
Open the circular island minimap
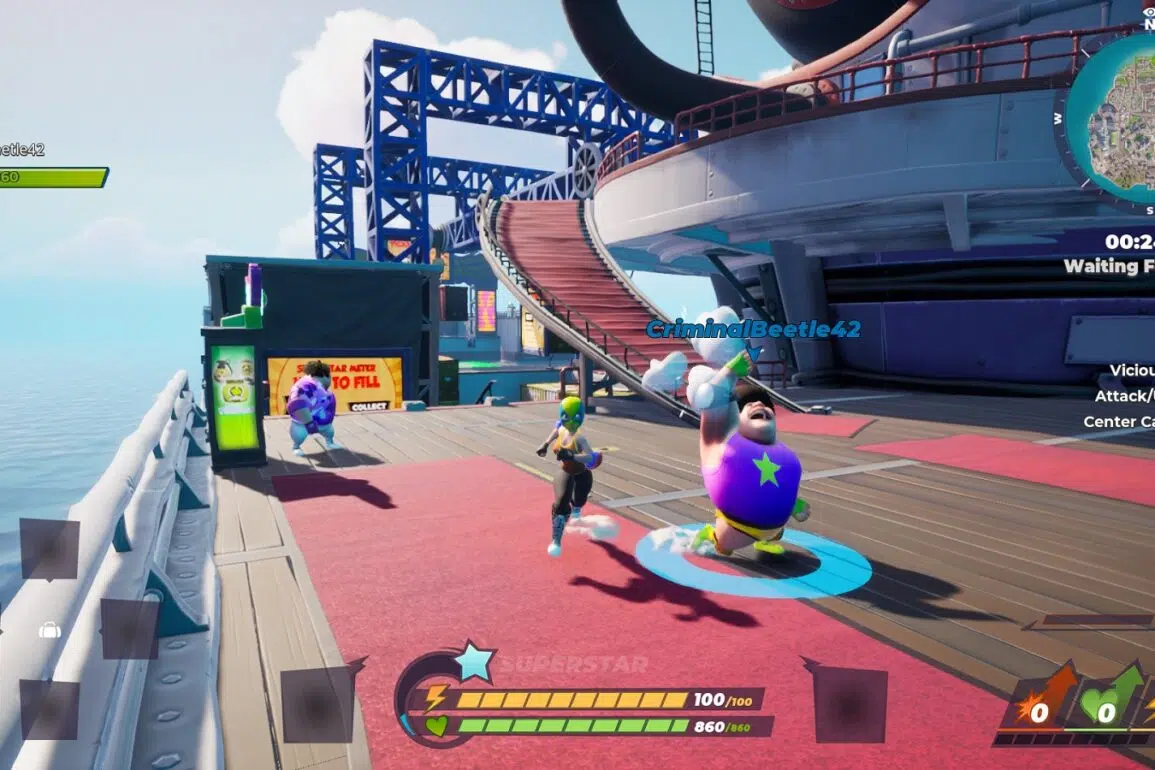click(x=1117, y=118)
